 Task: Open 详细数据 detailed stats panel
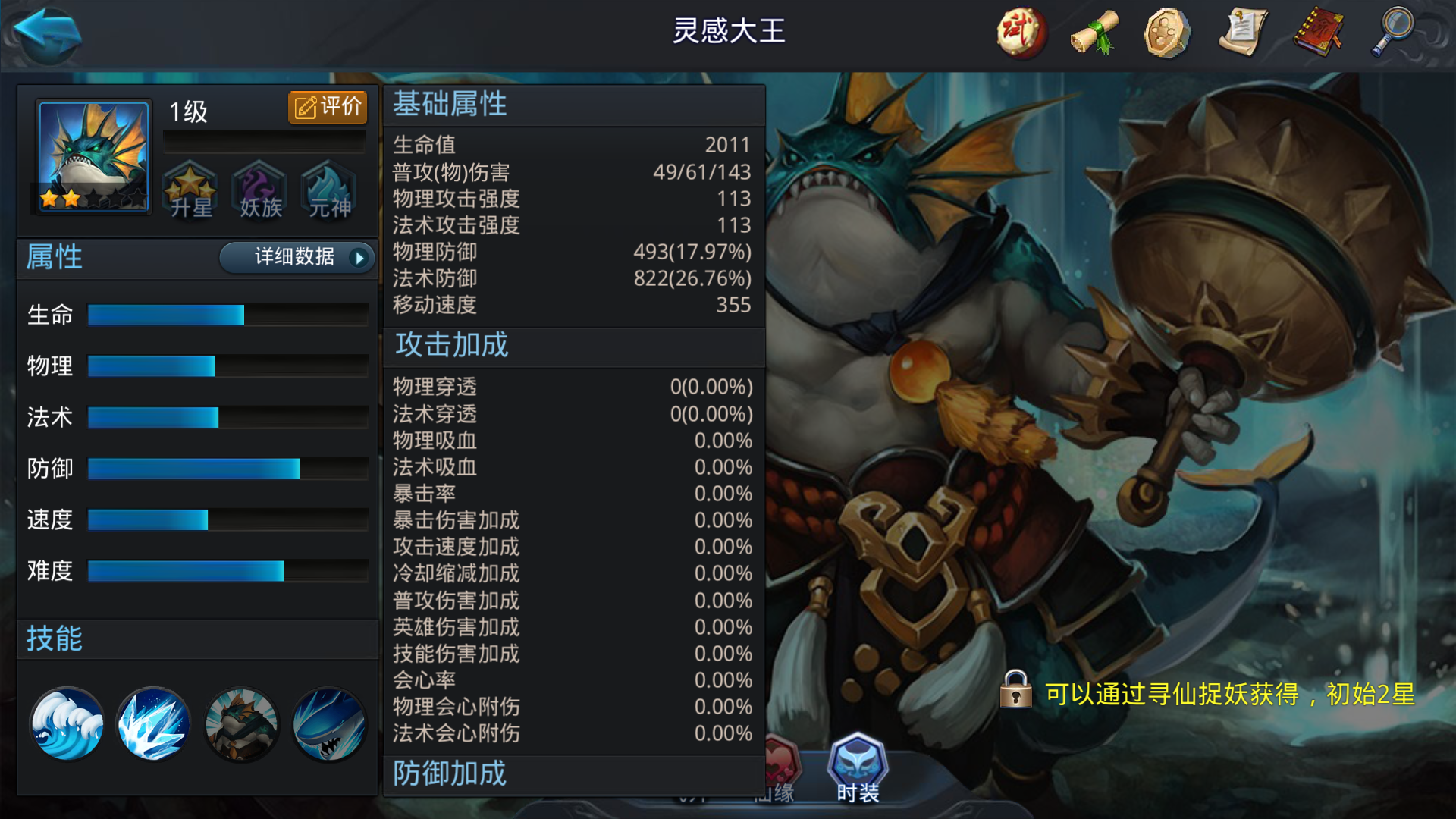[x=295, y=258]
